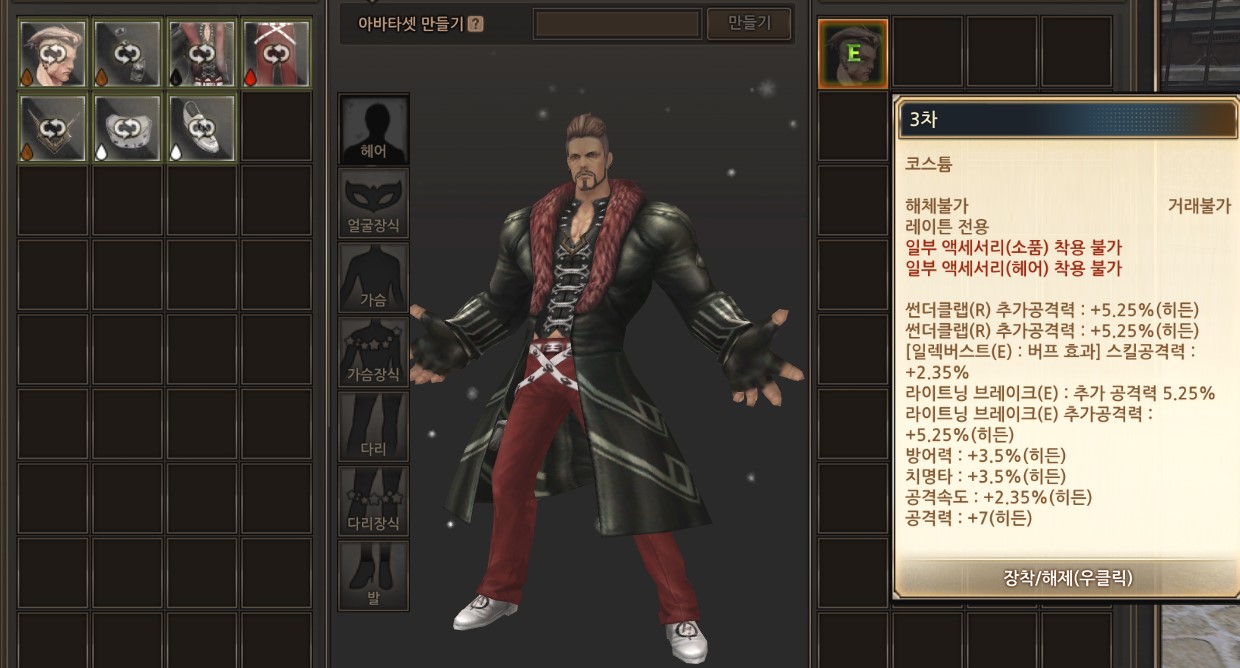Select the hair avatar item with brown dye
The image size is (1240, 668).
tap(54, 53)
